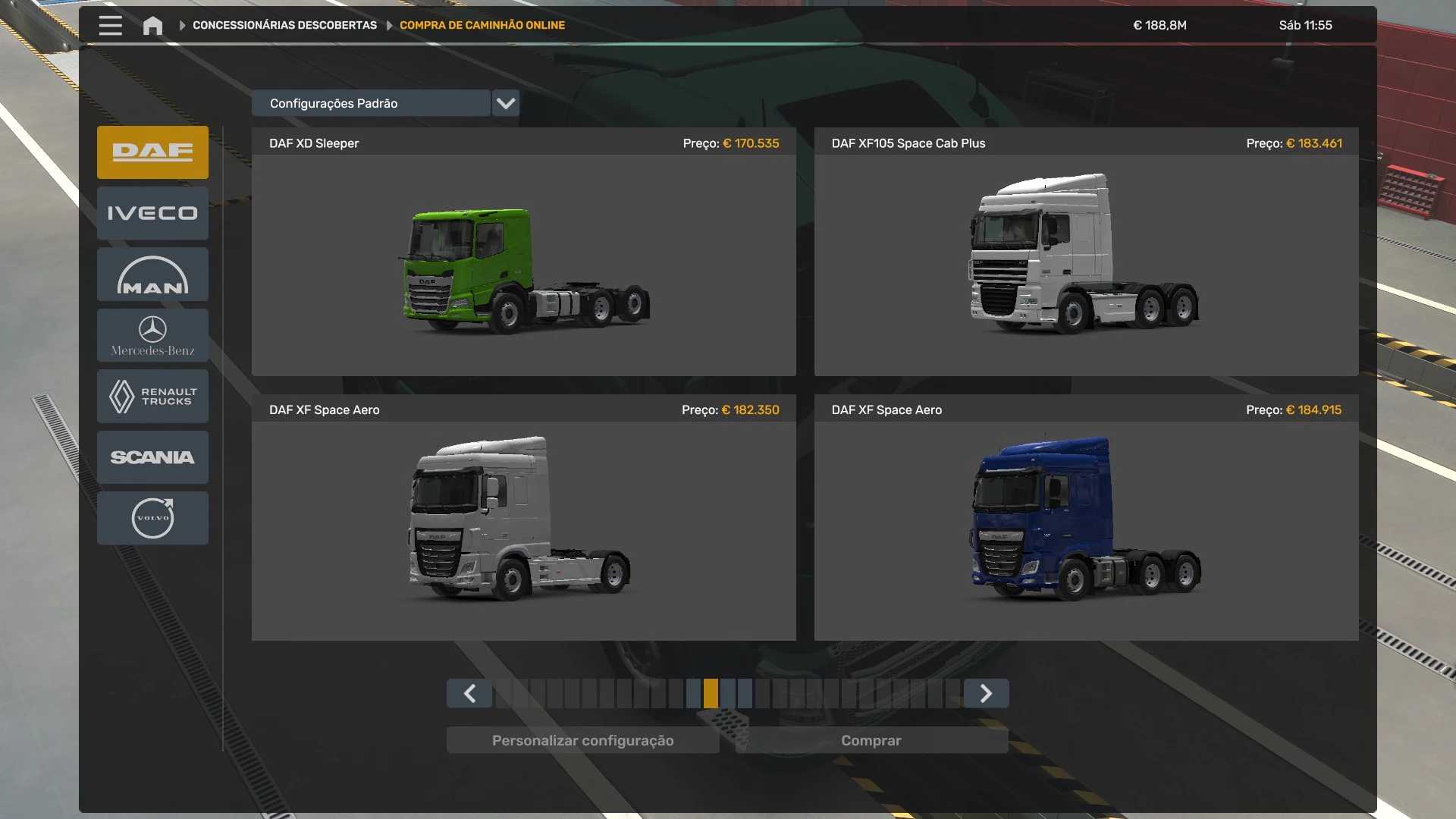Switch to the Iveco brand
The height and width of the screenshot is (819, 1456).
pos(152,213)
